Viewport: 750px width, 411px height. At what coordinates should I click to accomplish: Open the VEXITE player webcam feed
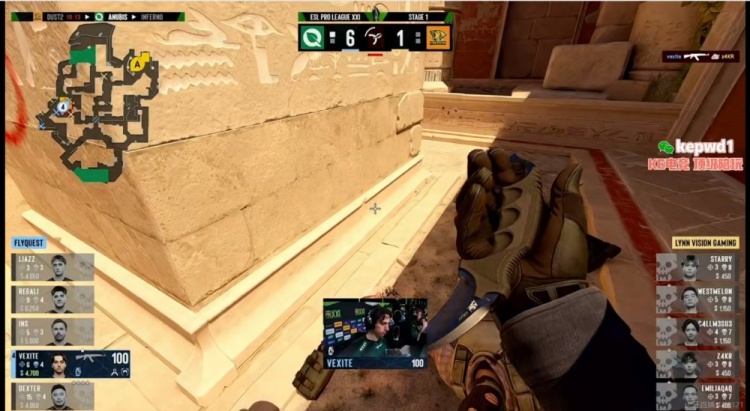point(374,328)
